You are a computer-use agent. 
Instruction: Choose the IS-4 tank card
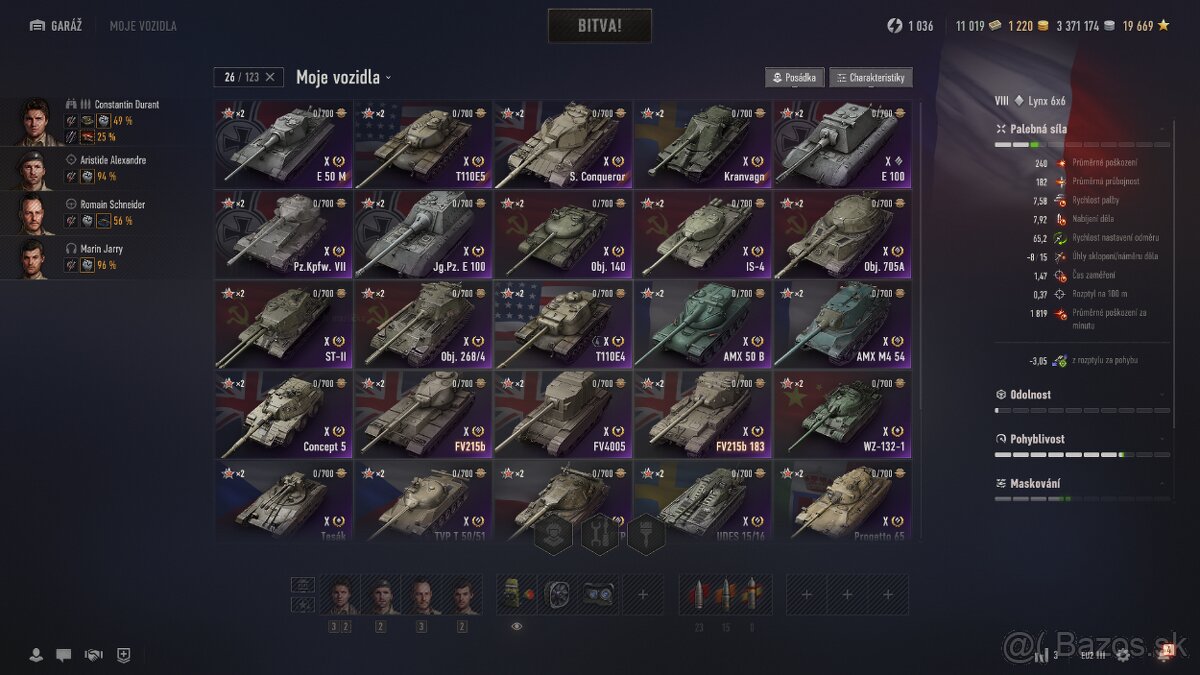[x=702, y=235]
